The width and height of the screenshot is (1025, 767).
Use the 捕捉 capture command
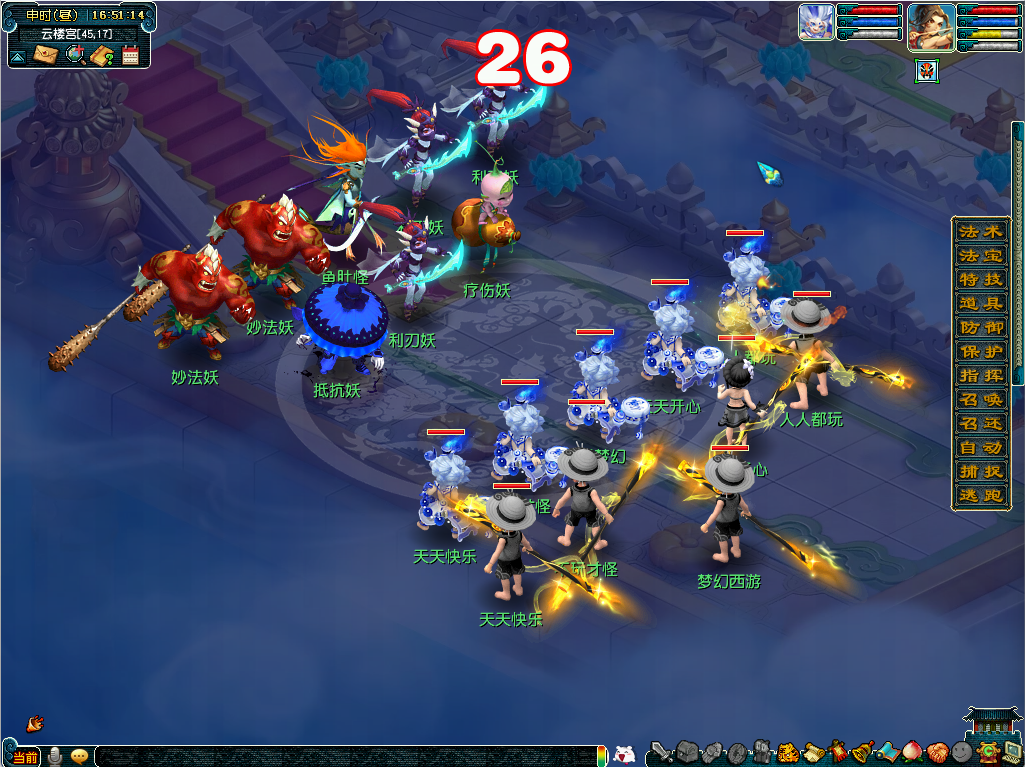(x=980, y=471)
